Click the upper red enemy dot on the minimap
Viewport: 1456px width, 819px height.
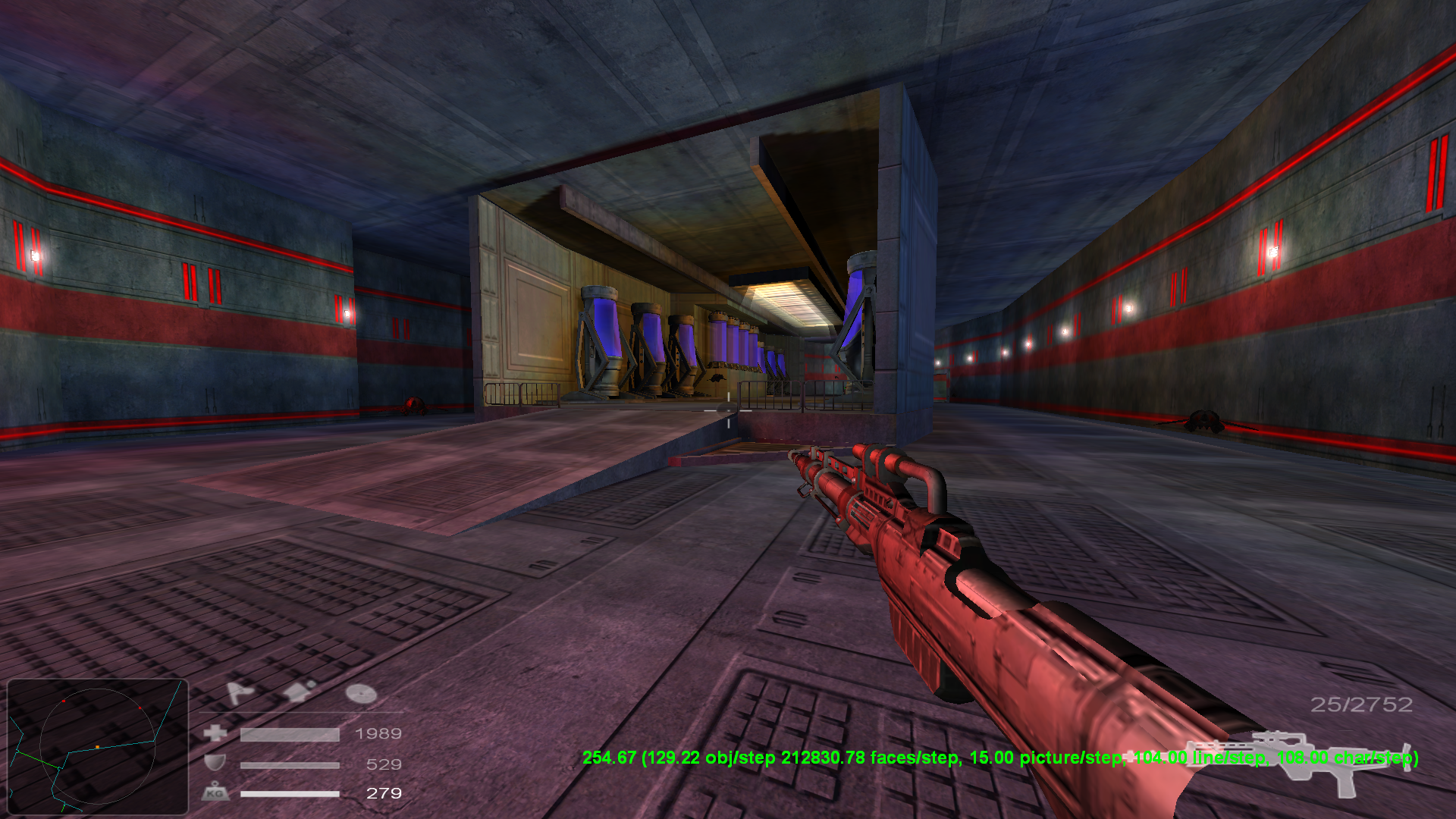(x=64, y=701)
